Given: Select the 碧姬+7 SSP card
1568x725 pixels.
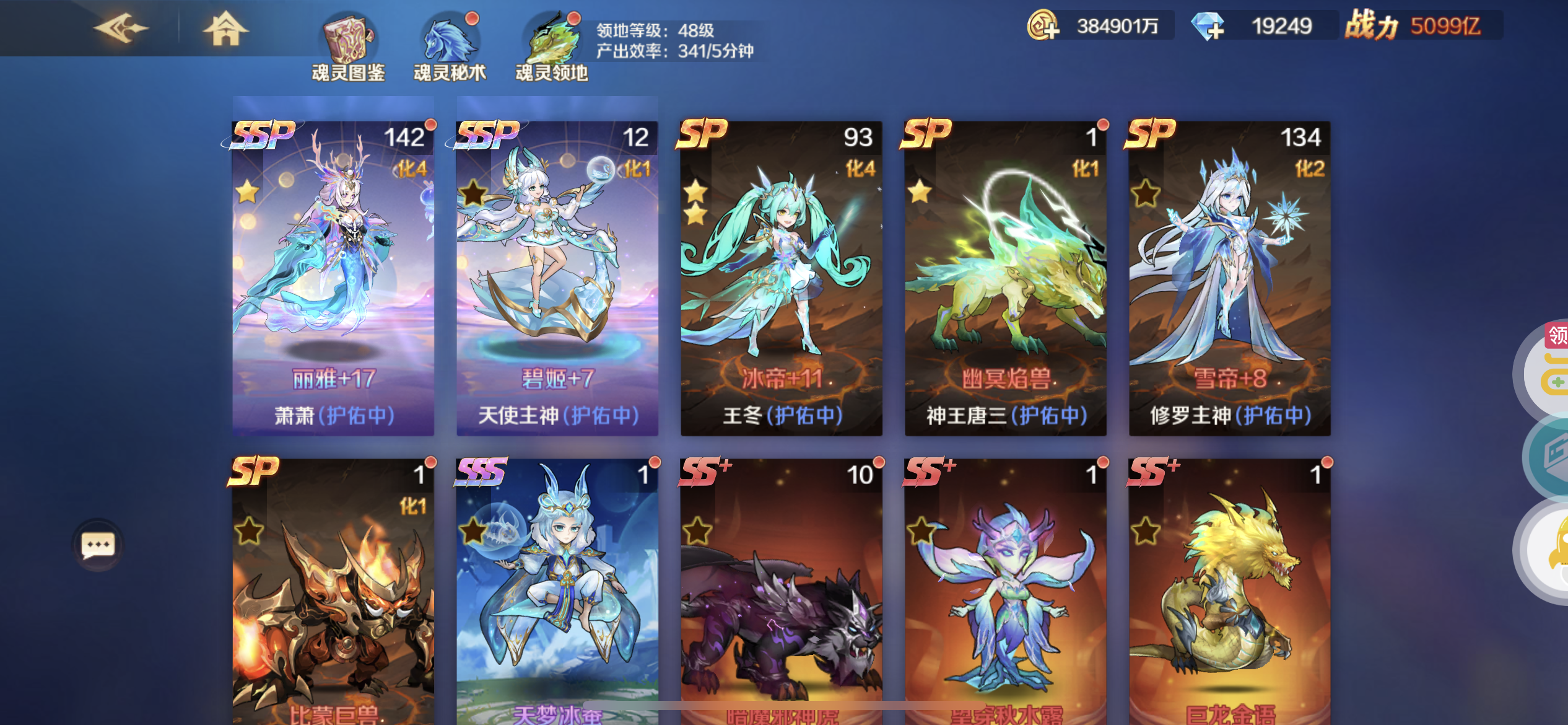Looking at the screenshot, I should (557, 278).
